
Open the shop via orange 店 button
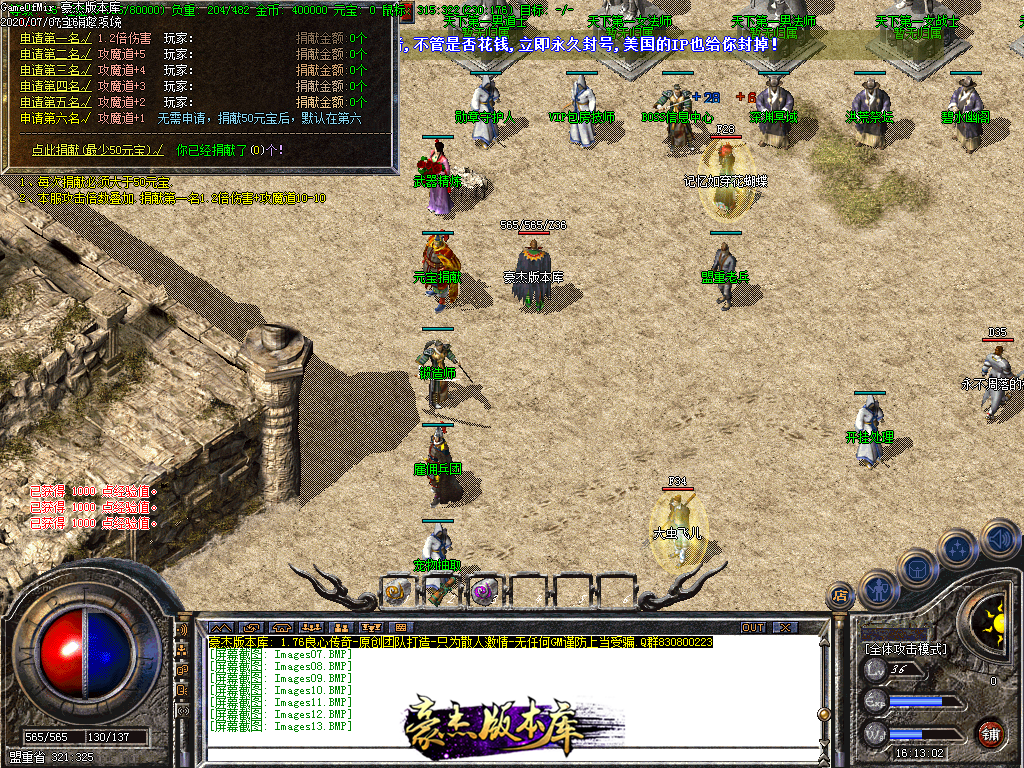[841, 596]
